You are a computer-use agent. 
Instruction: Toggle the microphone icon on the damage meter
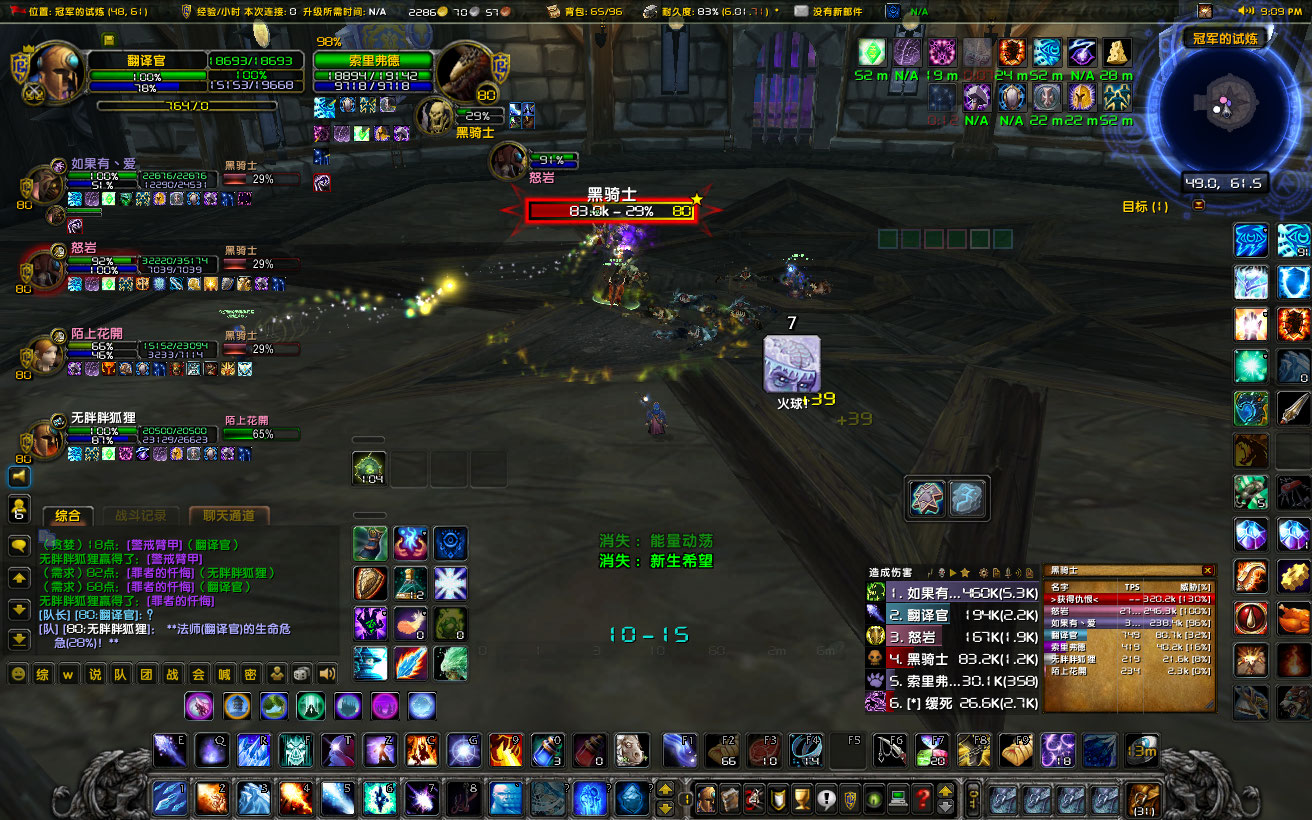click(x=1008, y=572)
